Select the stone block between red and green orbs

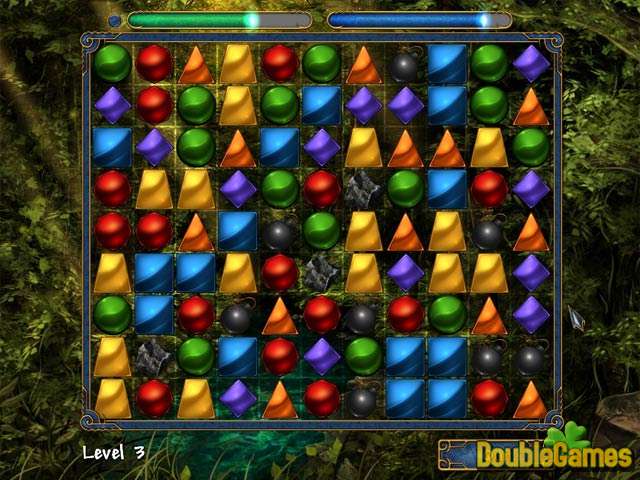pos(364,188)
